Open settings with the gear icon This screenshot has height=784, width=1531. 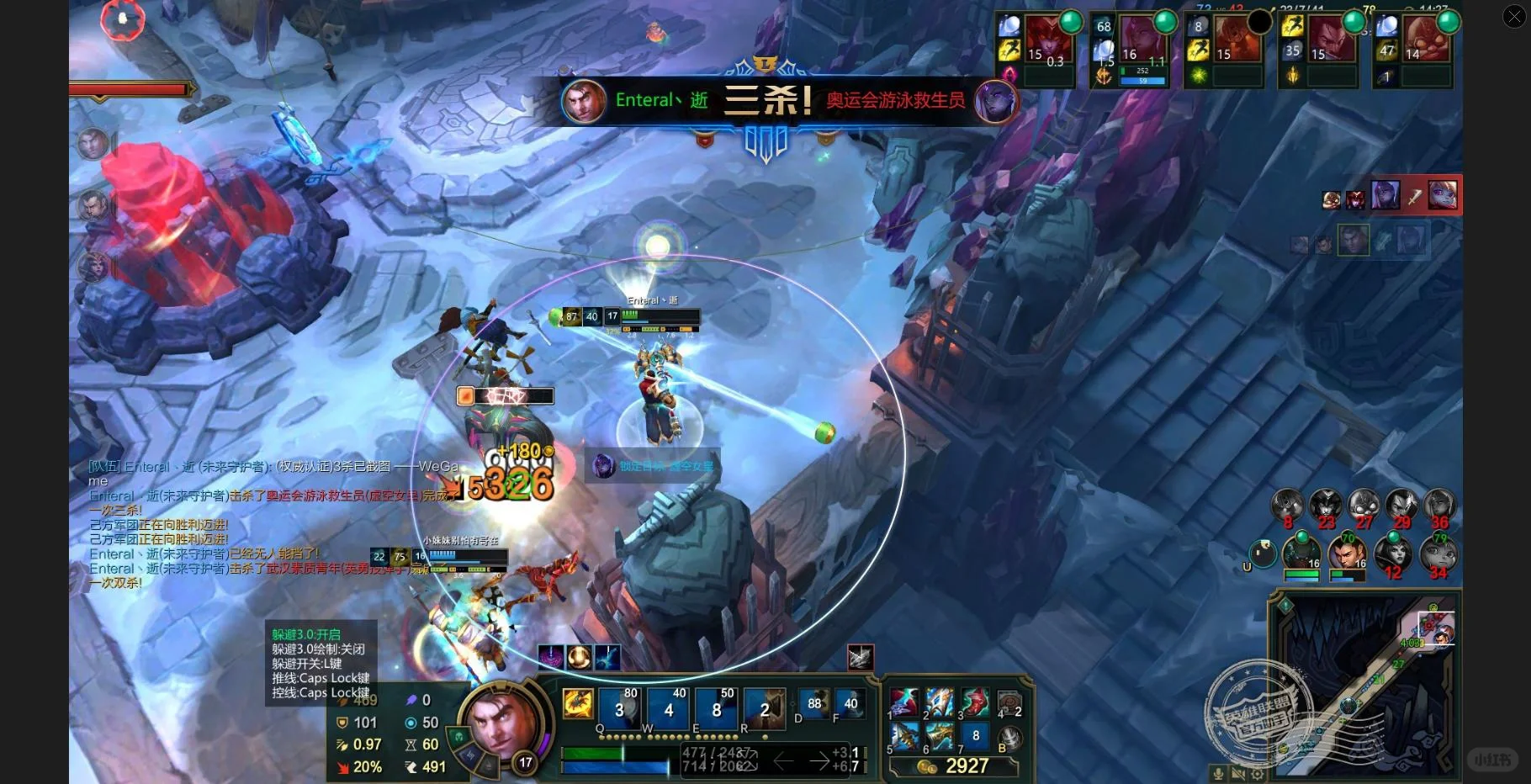pyautogui.click(x=1258, y=774)
